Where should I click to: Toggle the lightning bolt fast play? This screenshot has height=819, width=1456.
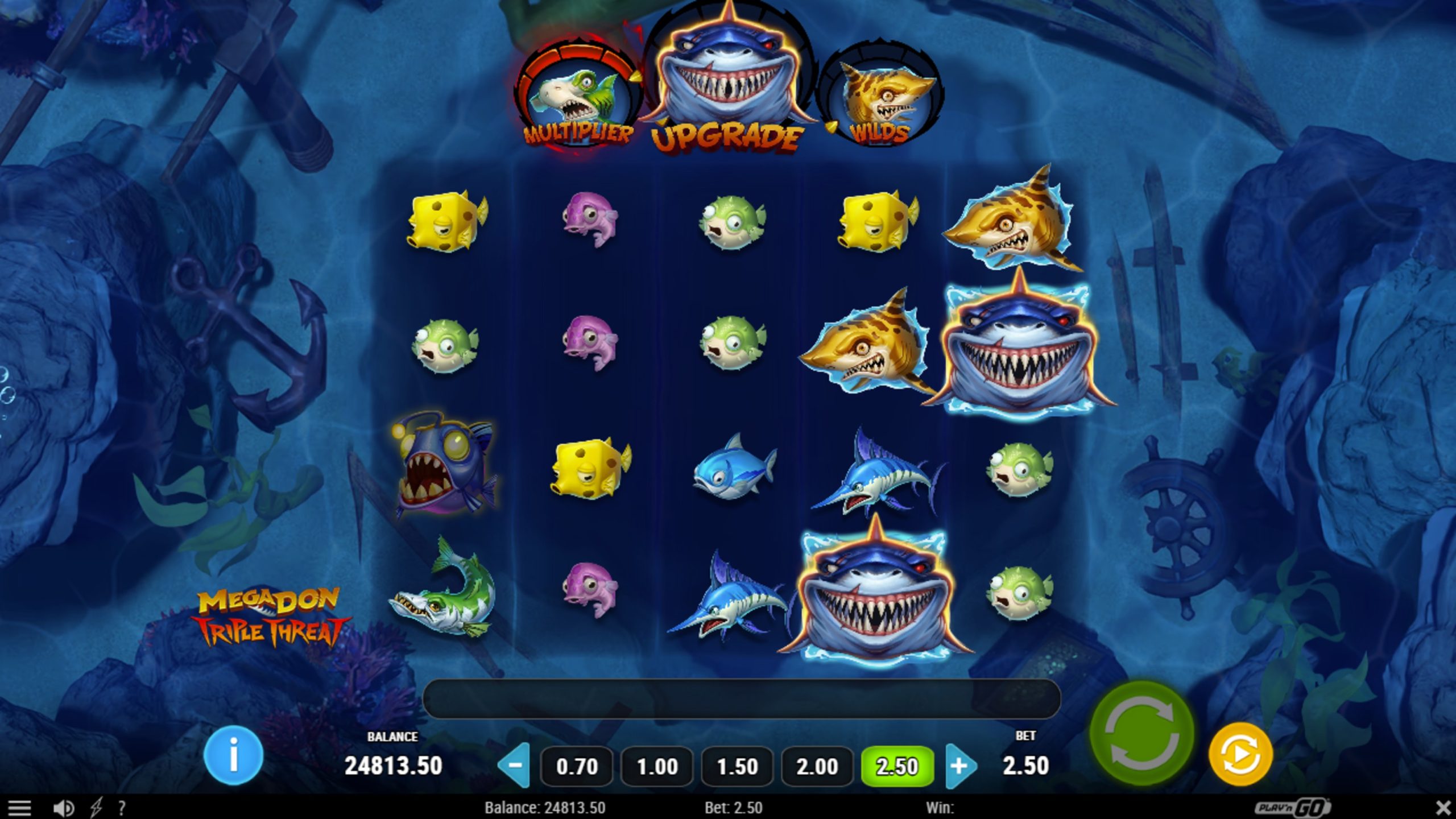click(96, 808)
